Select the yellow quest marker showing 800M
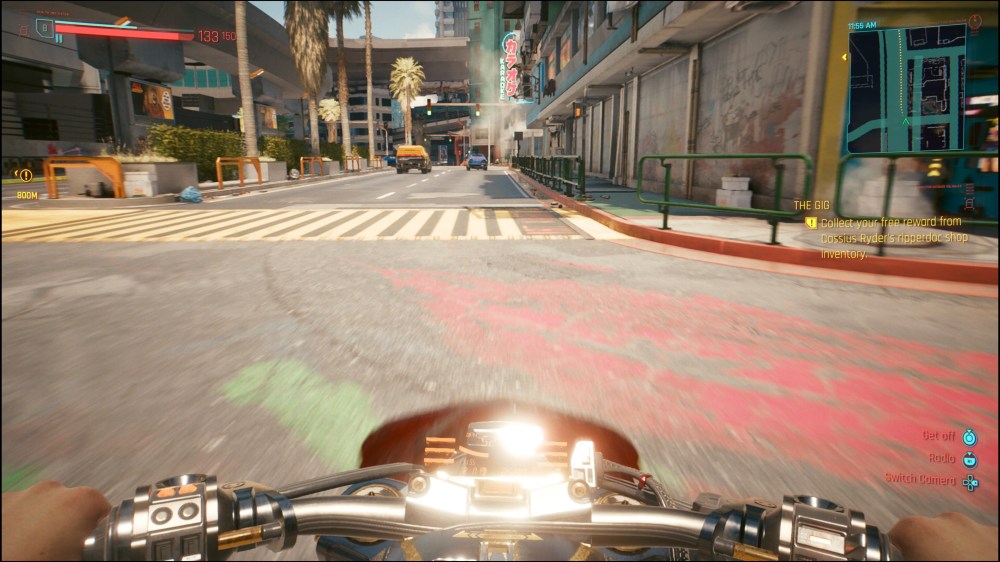1000x562 pixels. tap(26, 176)
